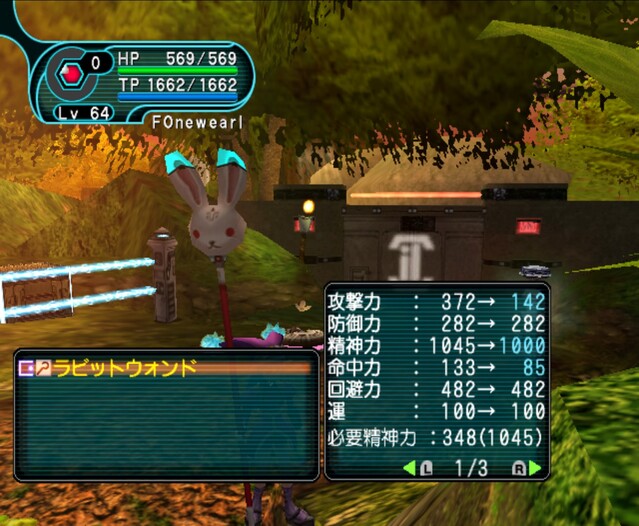Click the green next-page arrow in stats panel

536,468
